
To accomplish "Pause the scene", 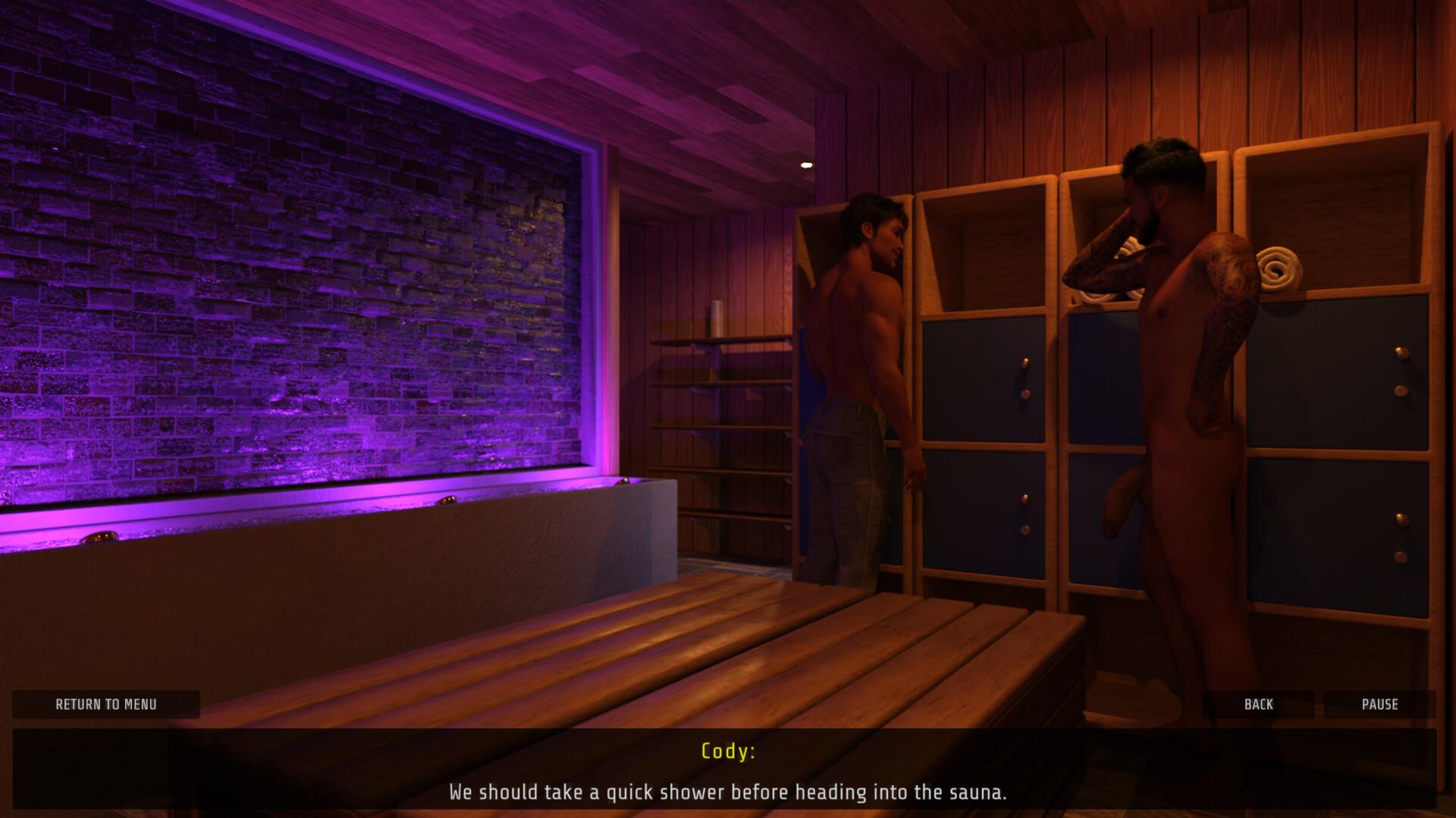I will (1379, 704).
